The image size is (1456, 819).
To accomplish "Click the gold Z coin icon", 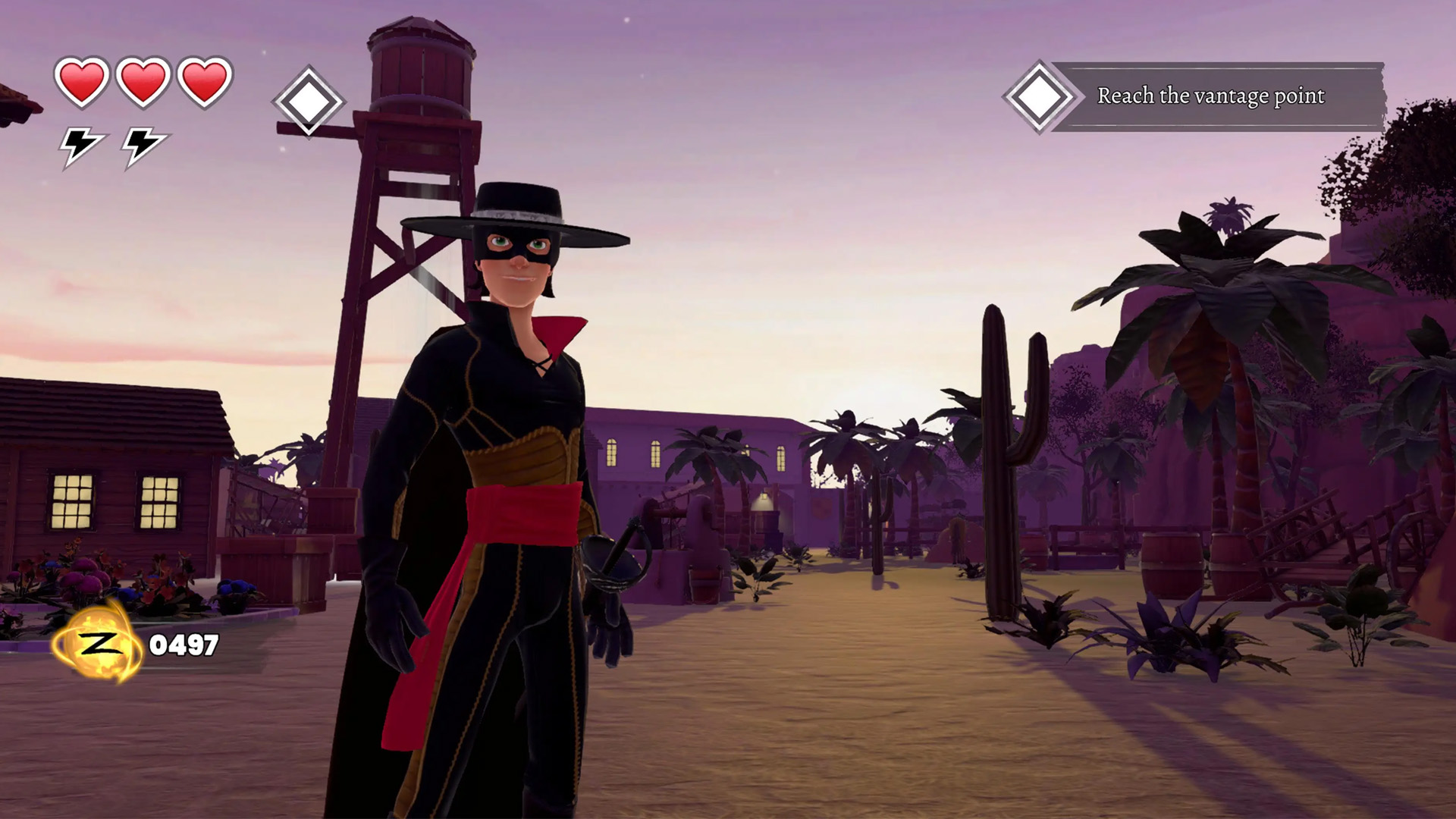I will (x=98, y=645).
